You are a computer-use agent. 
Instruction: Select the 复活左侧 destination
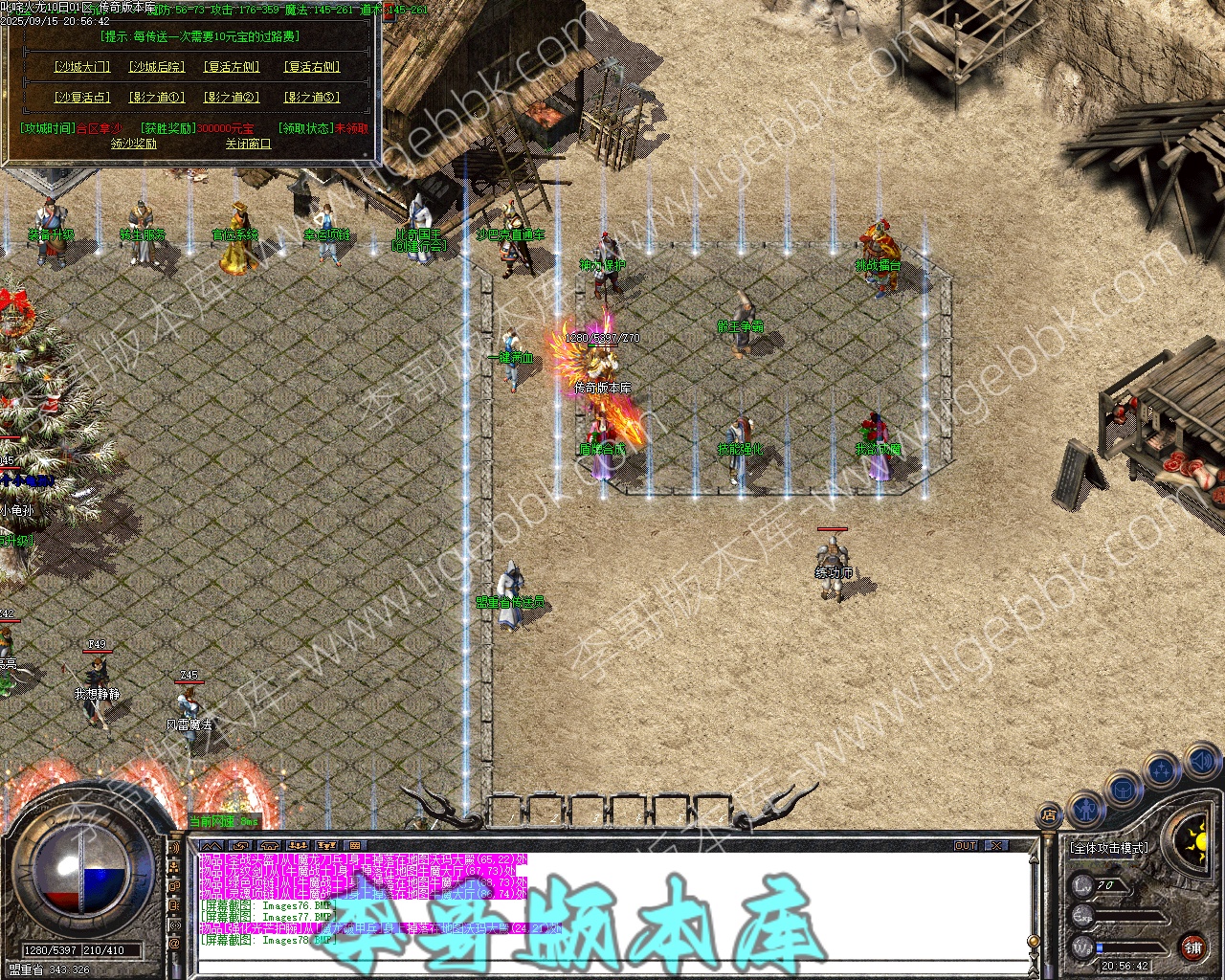click(232, 67)
